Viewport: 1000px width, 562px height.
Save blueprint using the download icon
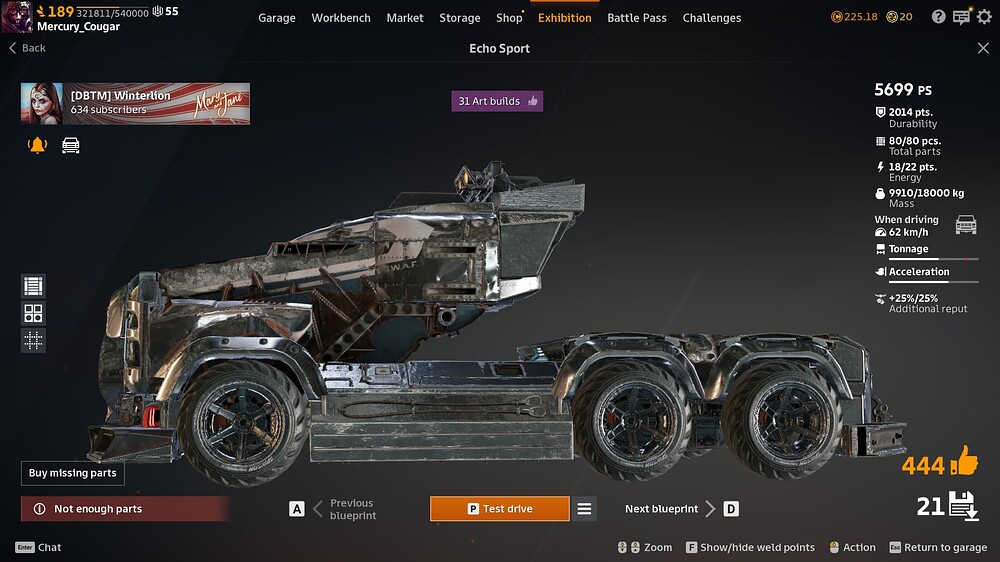964,506
